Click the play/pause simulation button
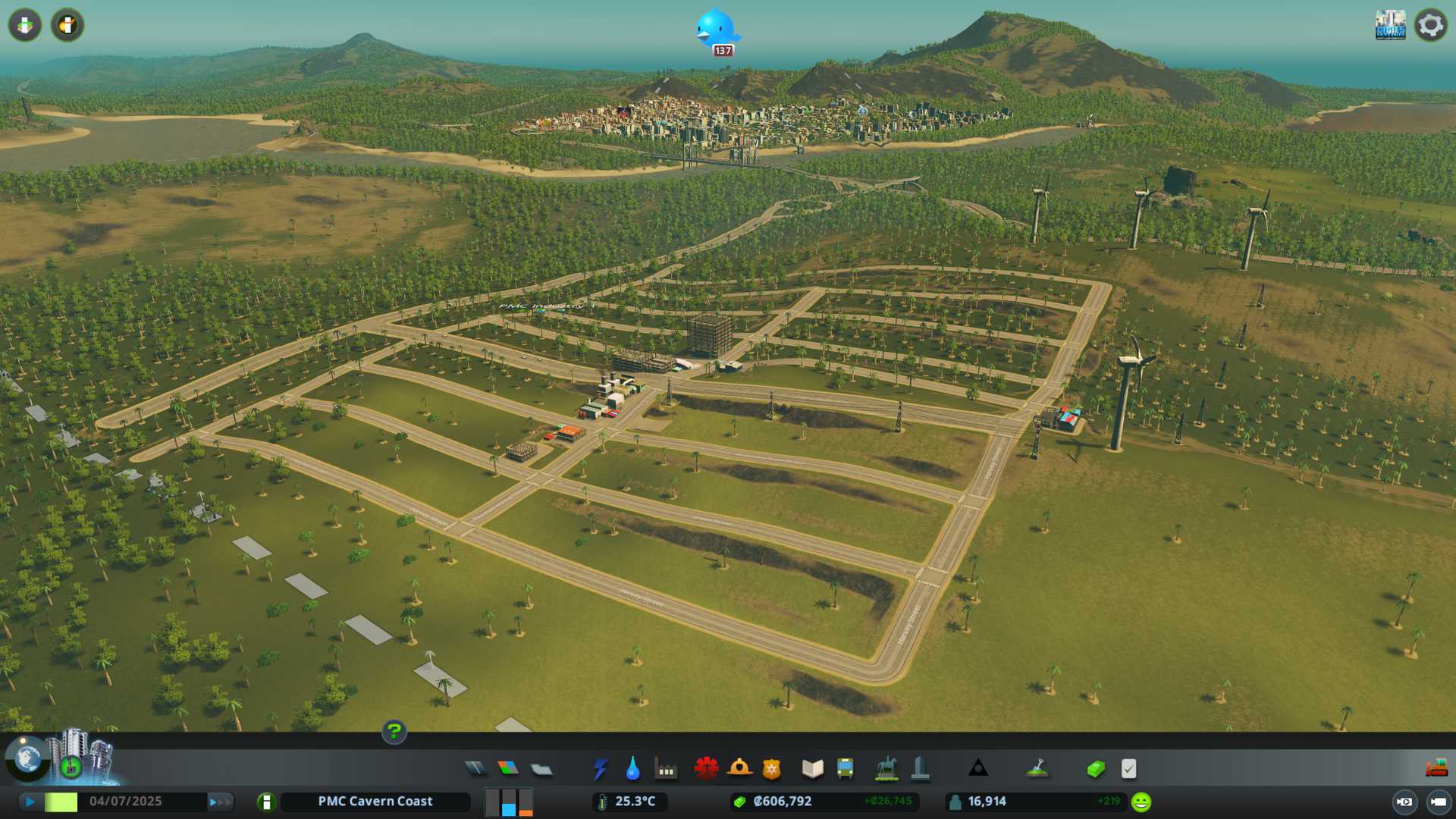This screenshot has width=1456, height=819. click(30, 802)
